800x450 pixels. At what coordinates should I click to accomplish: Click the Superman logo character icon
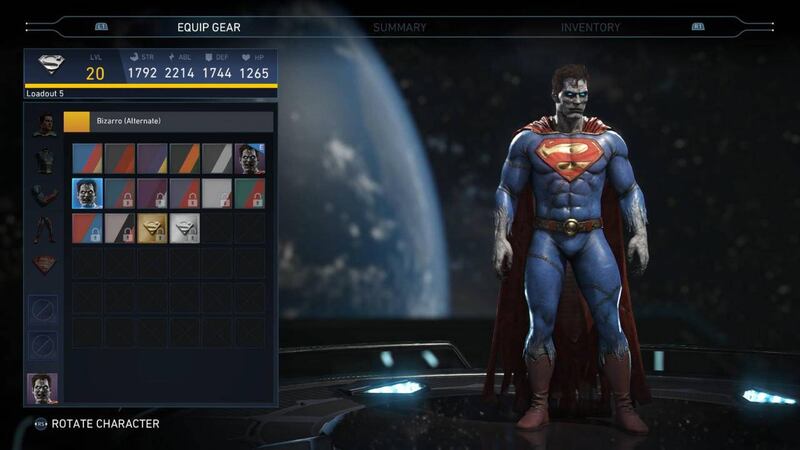[50, 65]
